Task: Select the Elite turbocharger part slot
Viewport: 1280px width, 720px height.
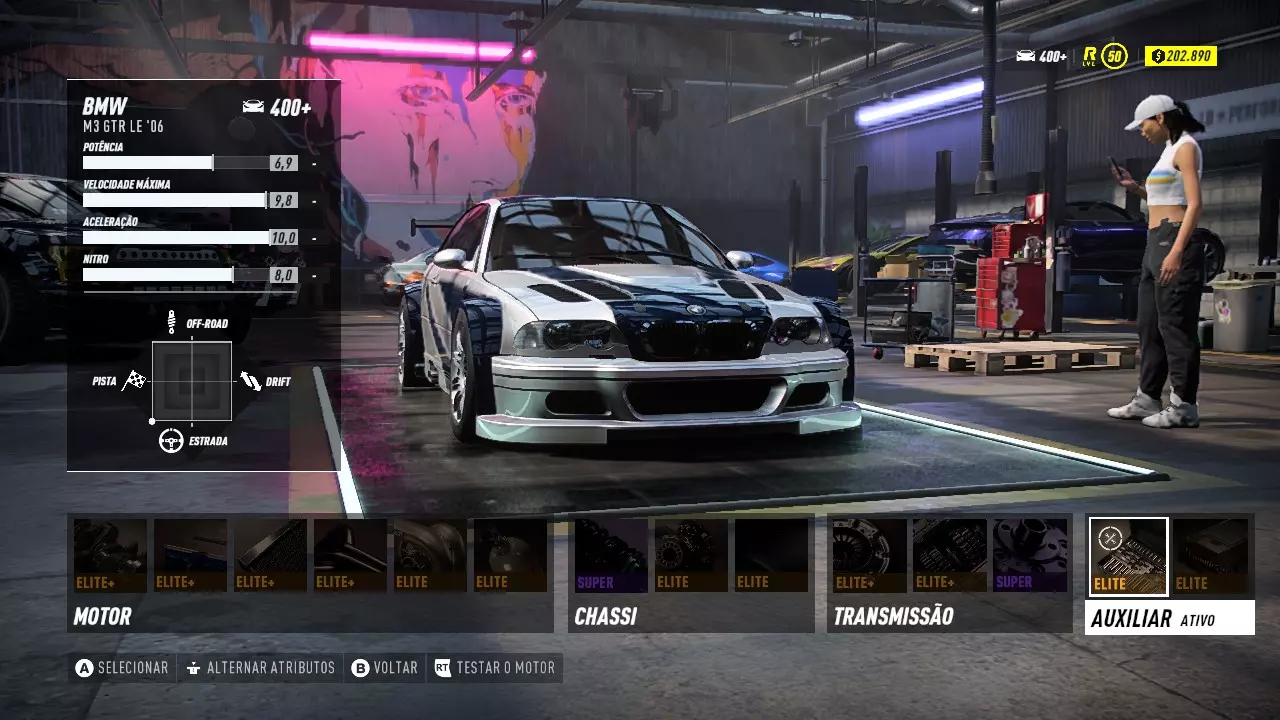Action: click(430, 555)
